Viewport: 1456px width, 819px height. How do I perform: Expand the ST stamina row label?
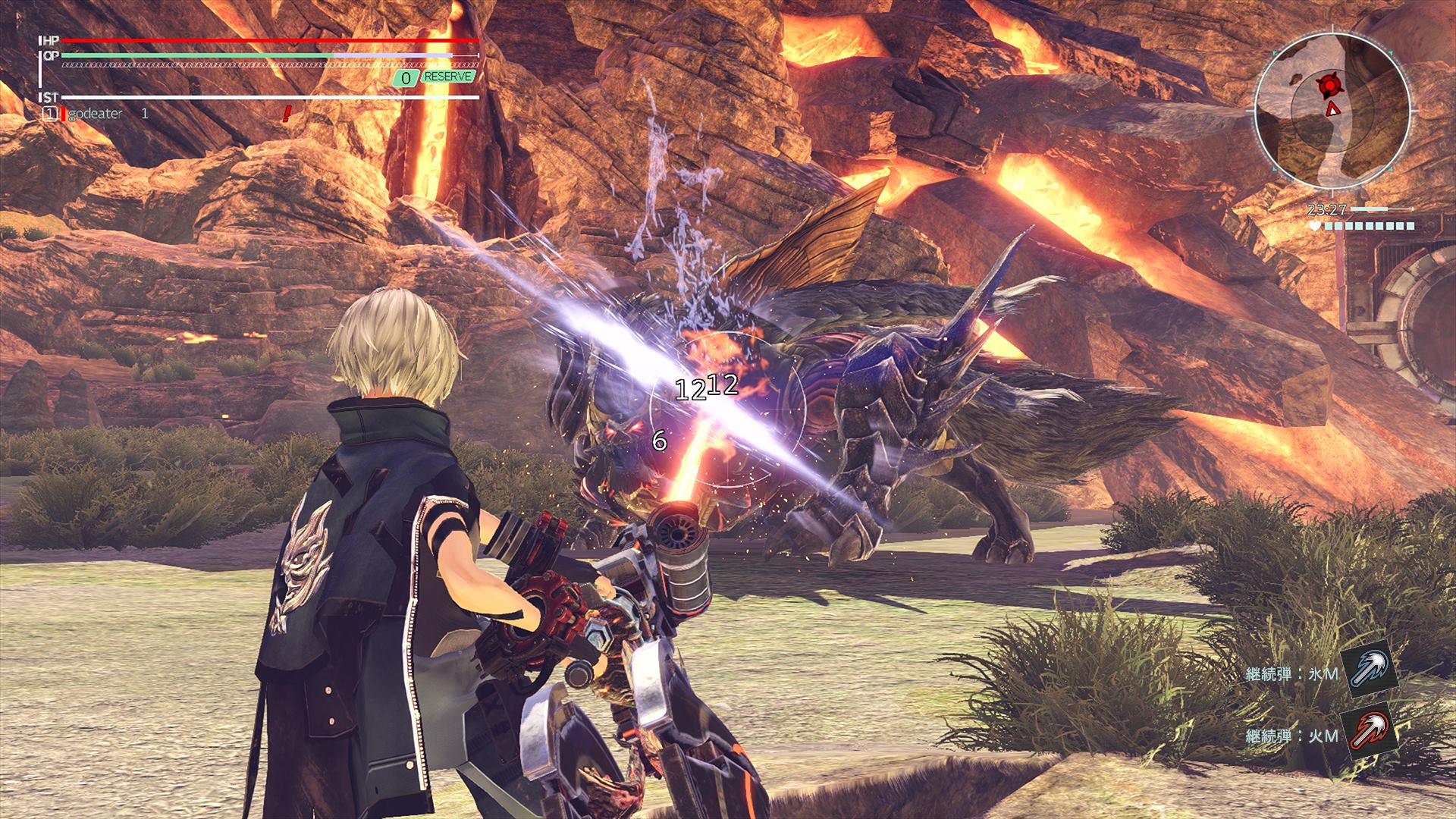point(52,96)
